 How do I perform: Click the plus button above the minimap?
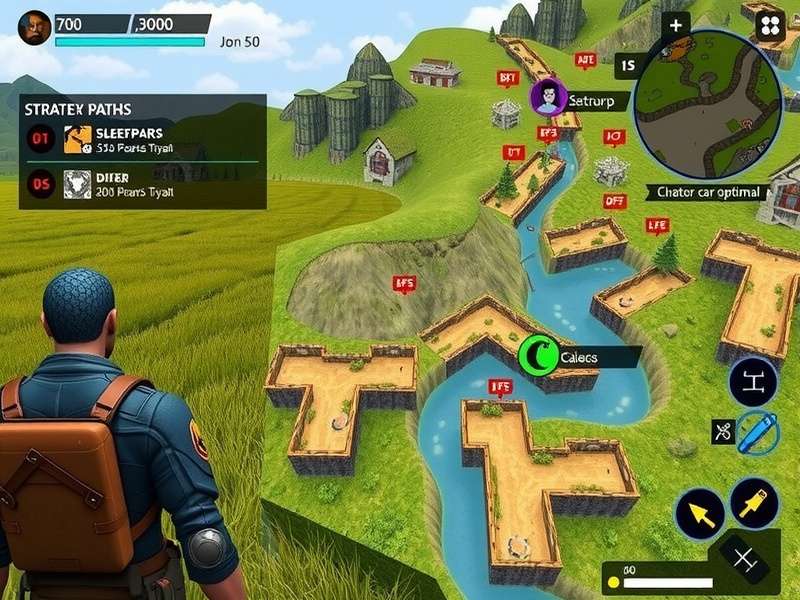677,26
